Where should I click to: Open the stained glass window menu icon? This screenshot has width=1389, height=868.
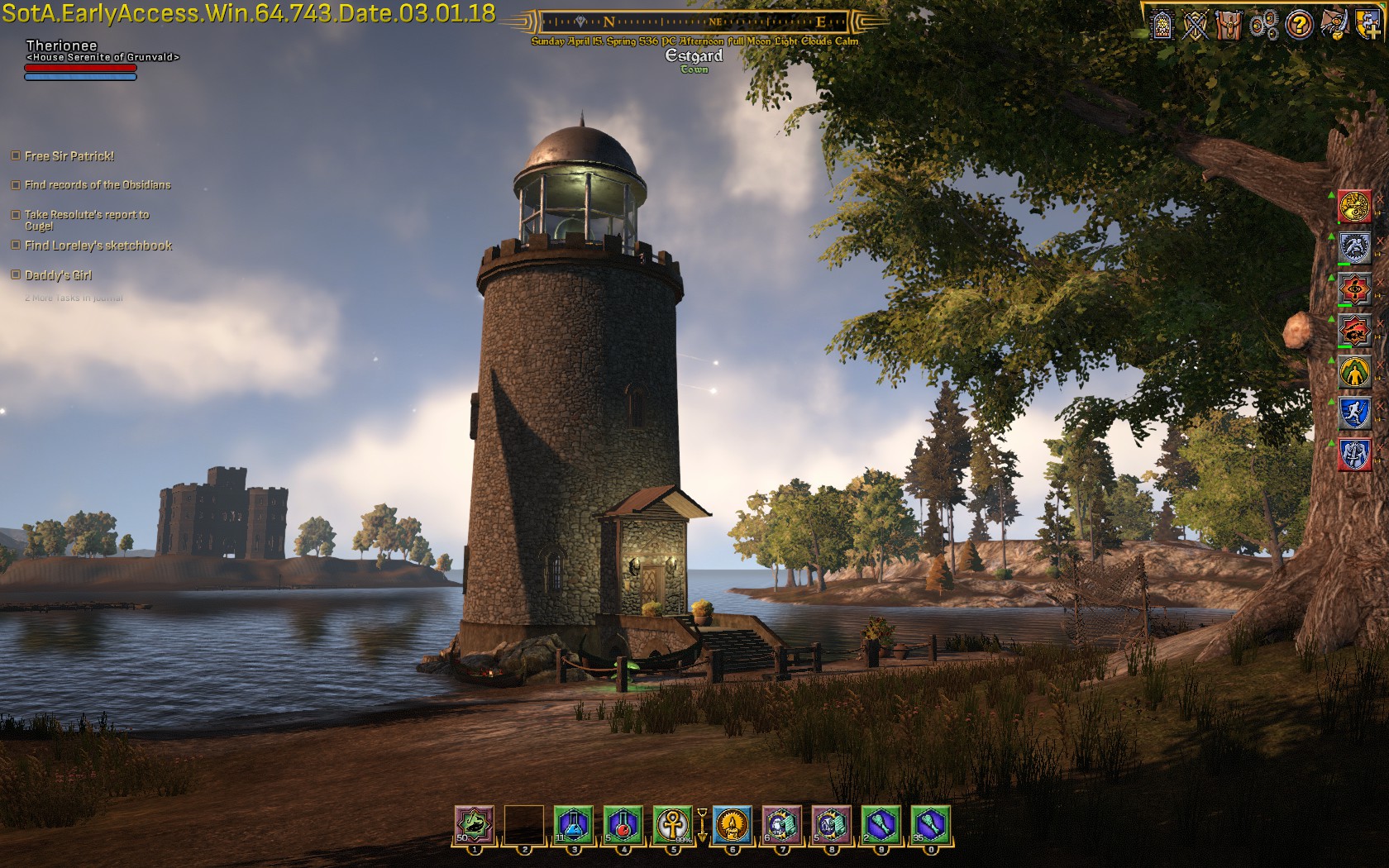click(1162, 25)
